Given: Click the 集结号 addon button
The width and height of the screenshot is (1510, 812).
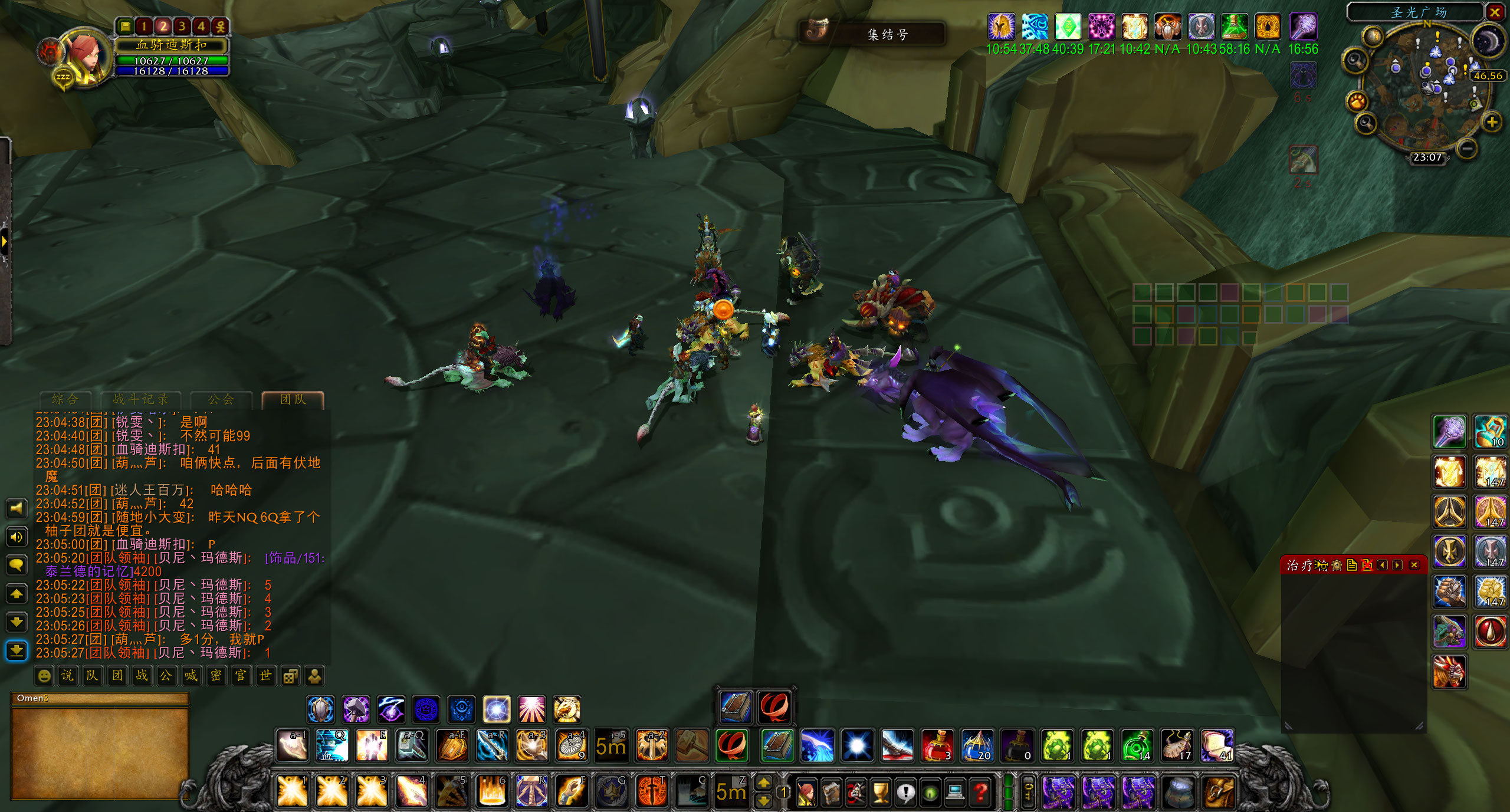Looking at the screenshot, I should click(x=873, y=34).
